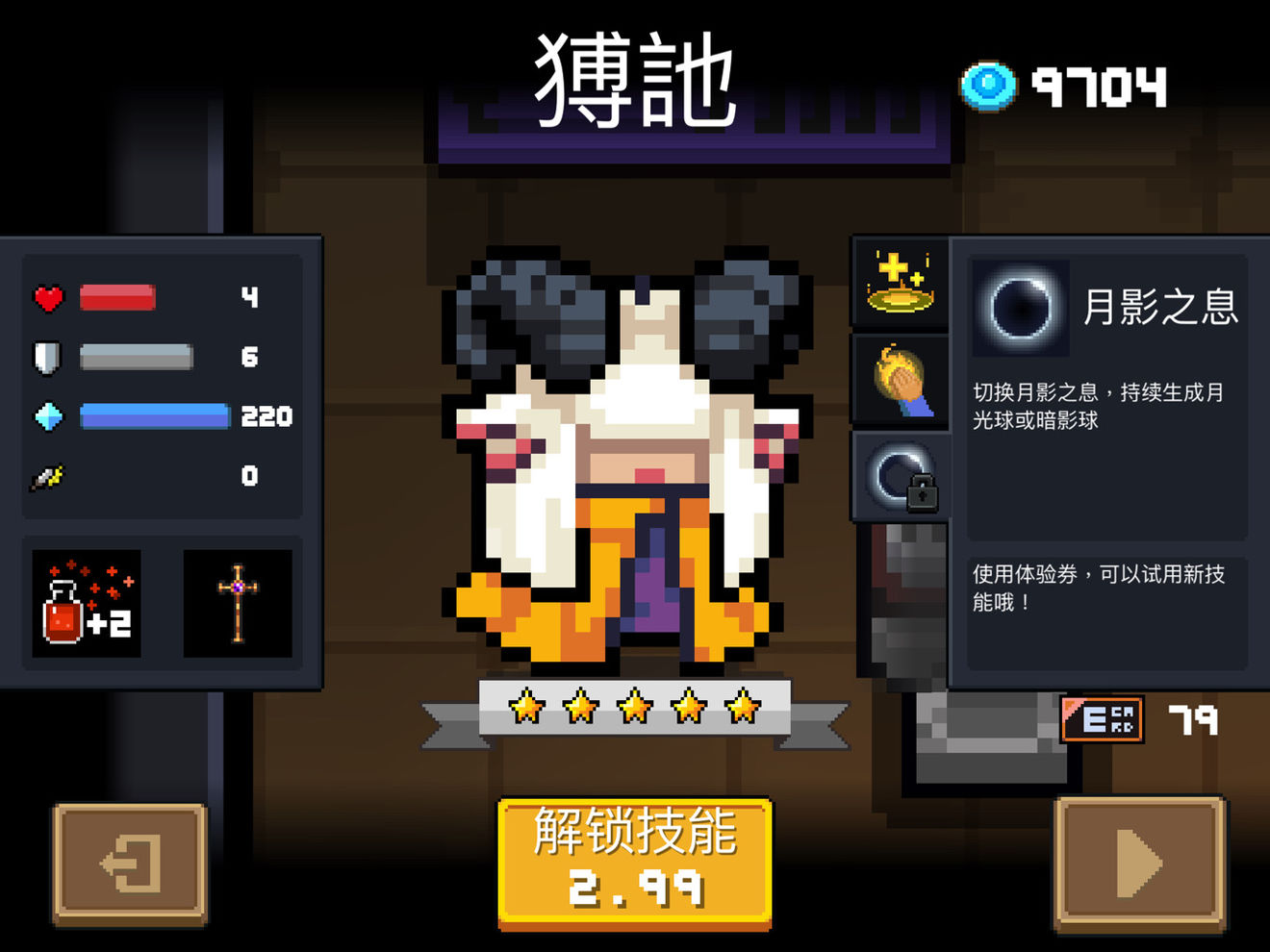
Task: Click the heart health stat icon
Action: (47, 298)
